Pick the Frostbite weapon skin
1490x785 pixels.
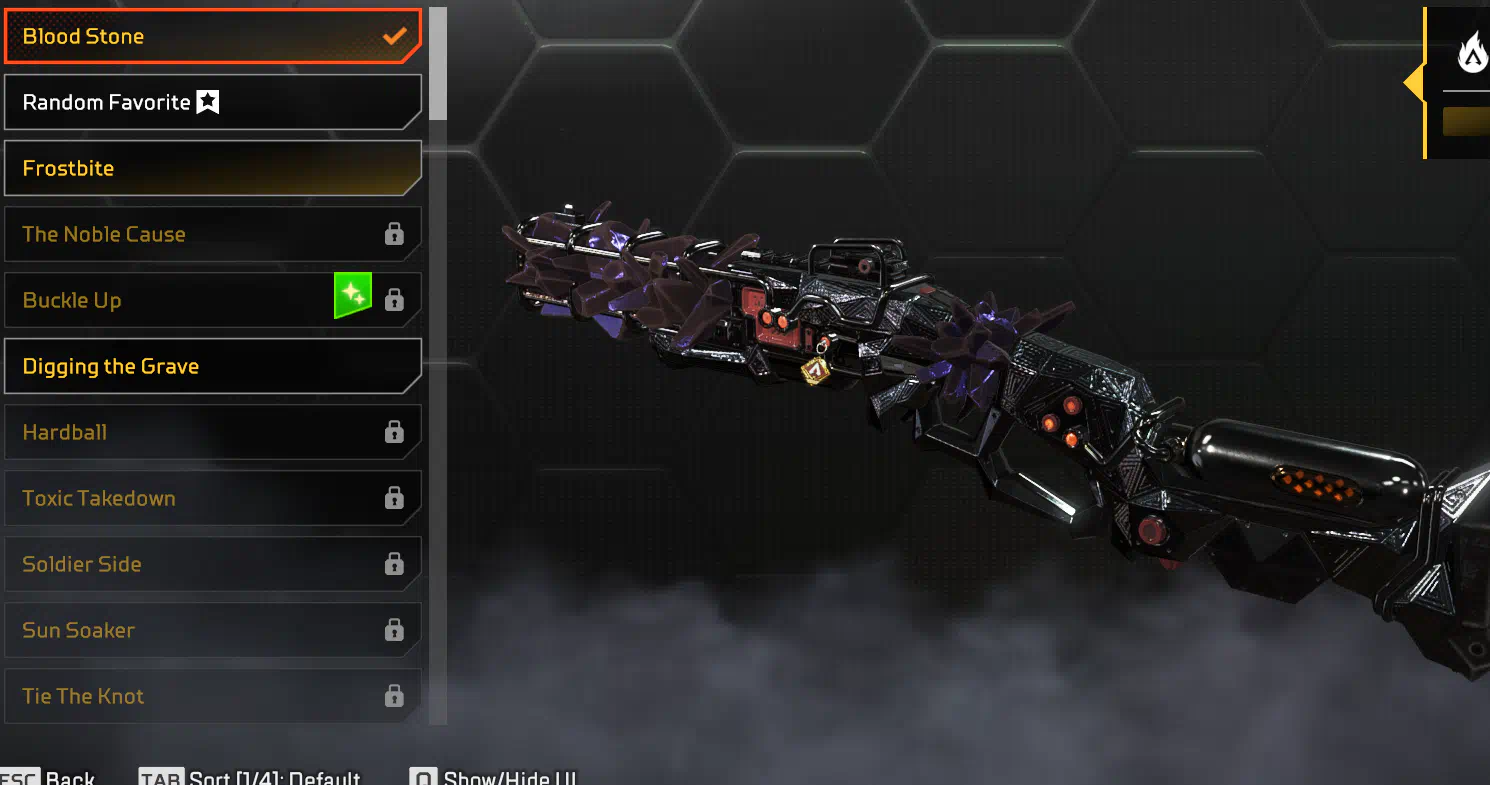[212, 168]
